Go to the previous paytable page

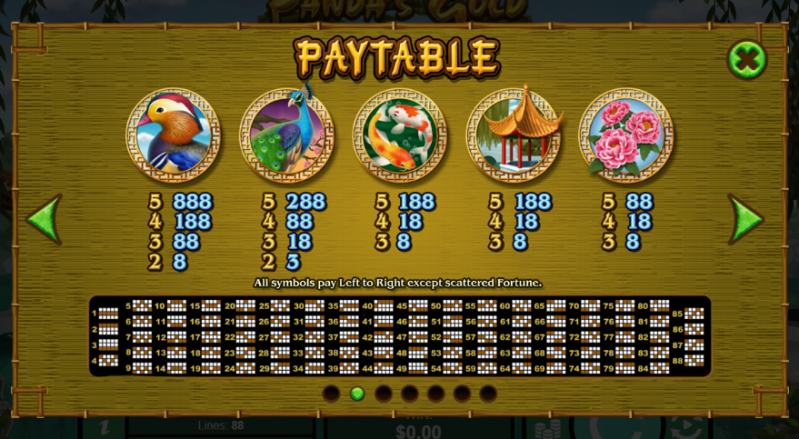(44, 217)
